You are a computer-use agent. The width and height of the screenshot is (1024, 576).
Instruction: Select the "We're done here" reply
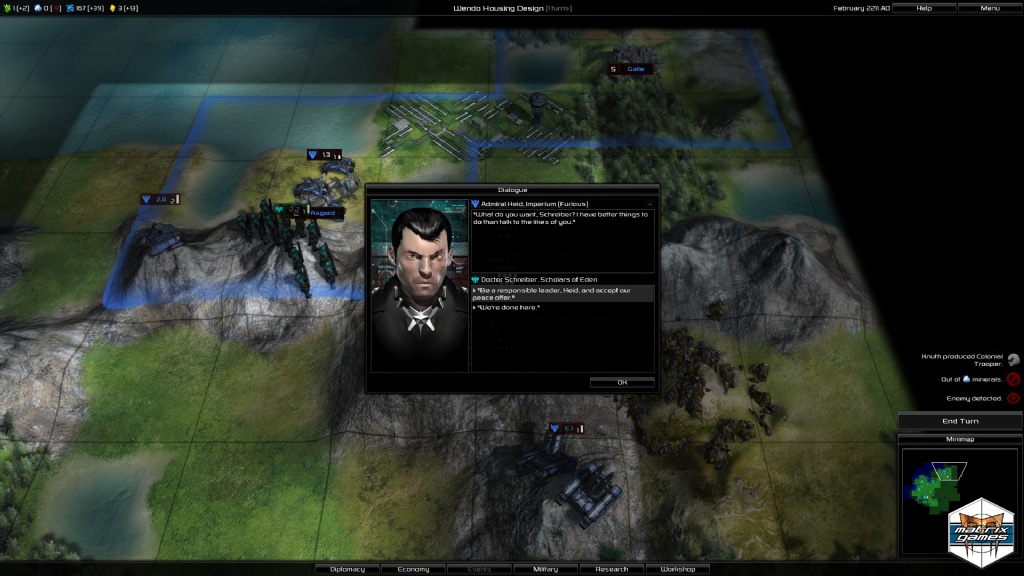[x=509, y=307]
